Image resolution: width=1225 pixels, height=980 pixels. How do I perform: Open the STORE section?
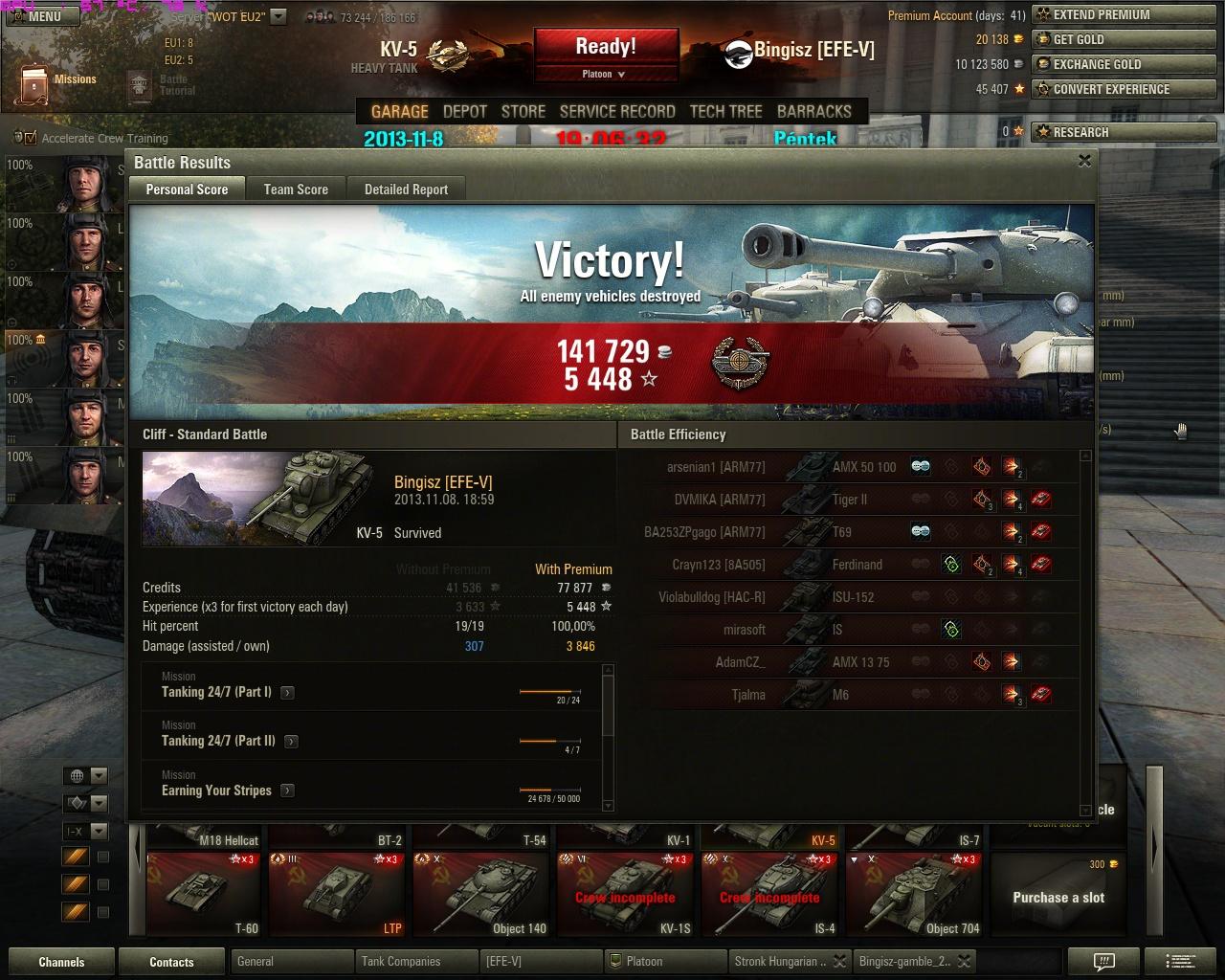523,111
